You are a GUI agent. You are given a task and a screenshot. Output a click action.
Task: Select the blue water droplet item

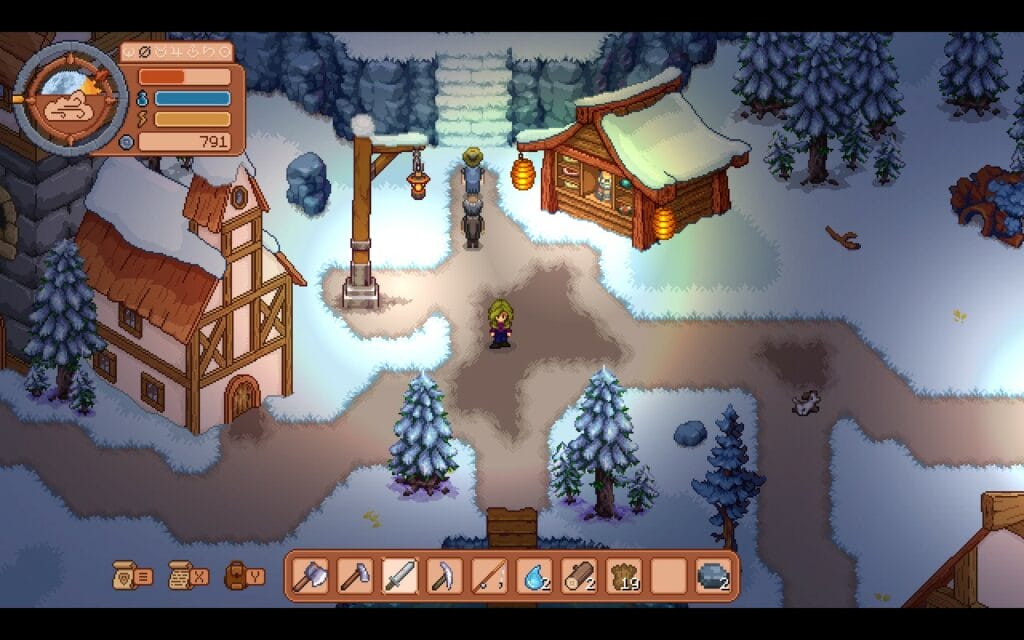(533, 576)
